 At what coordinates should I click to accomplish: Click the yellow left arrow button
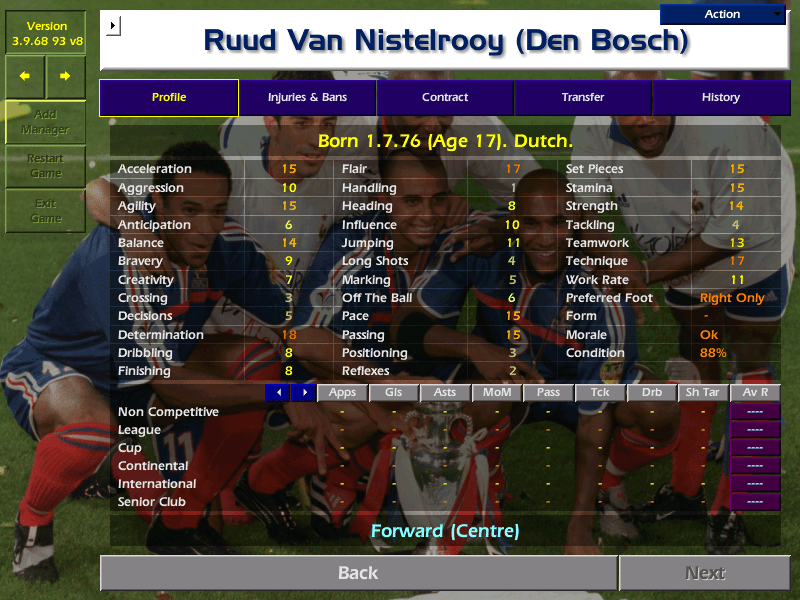click(25, 76)
